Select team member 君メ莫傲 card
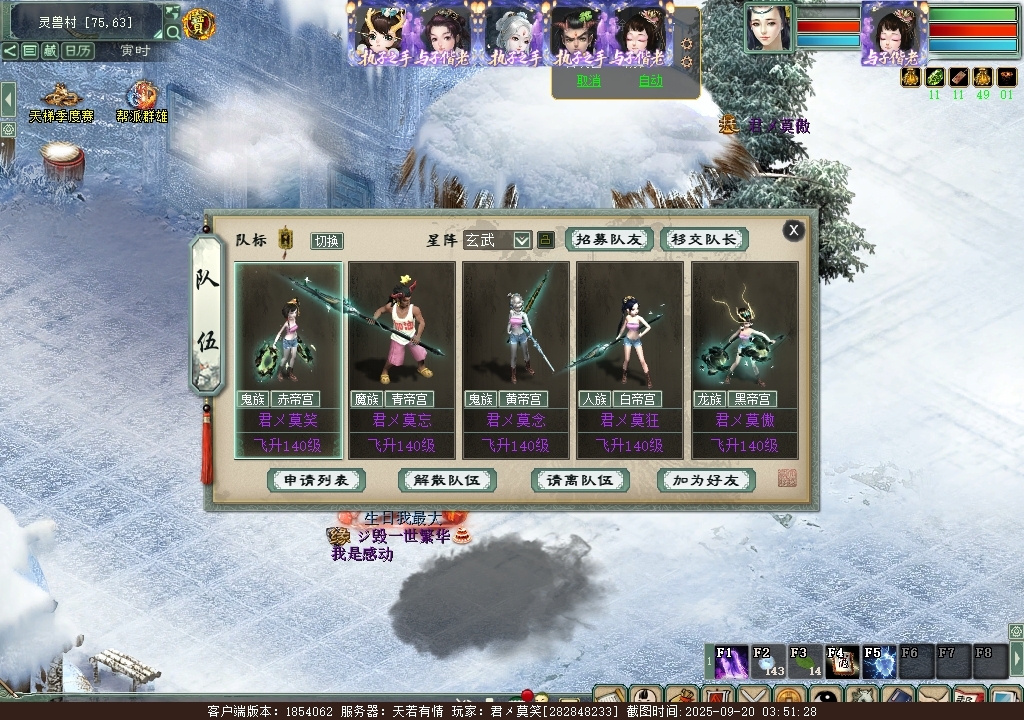This screenshot has width=1024, height=720. click(745, 360)
